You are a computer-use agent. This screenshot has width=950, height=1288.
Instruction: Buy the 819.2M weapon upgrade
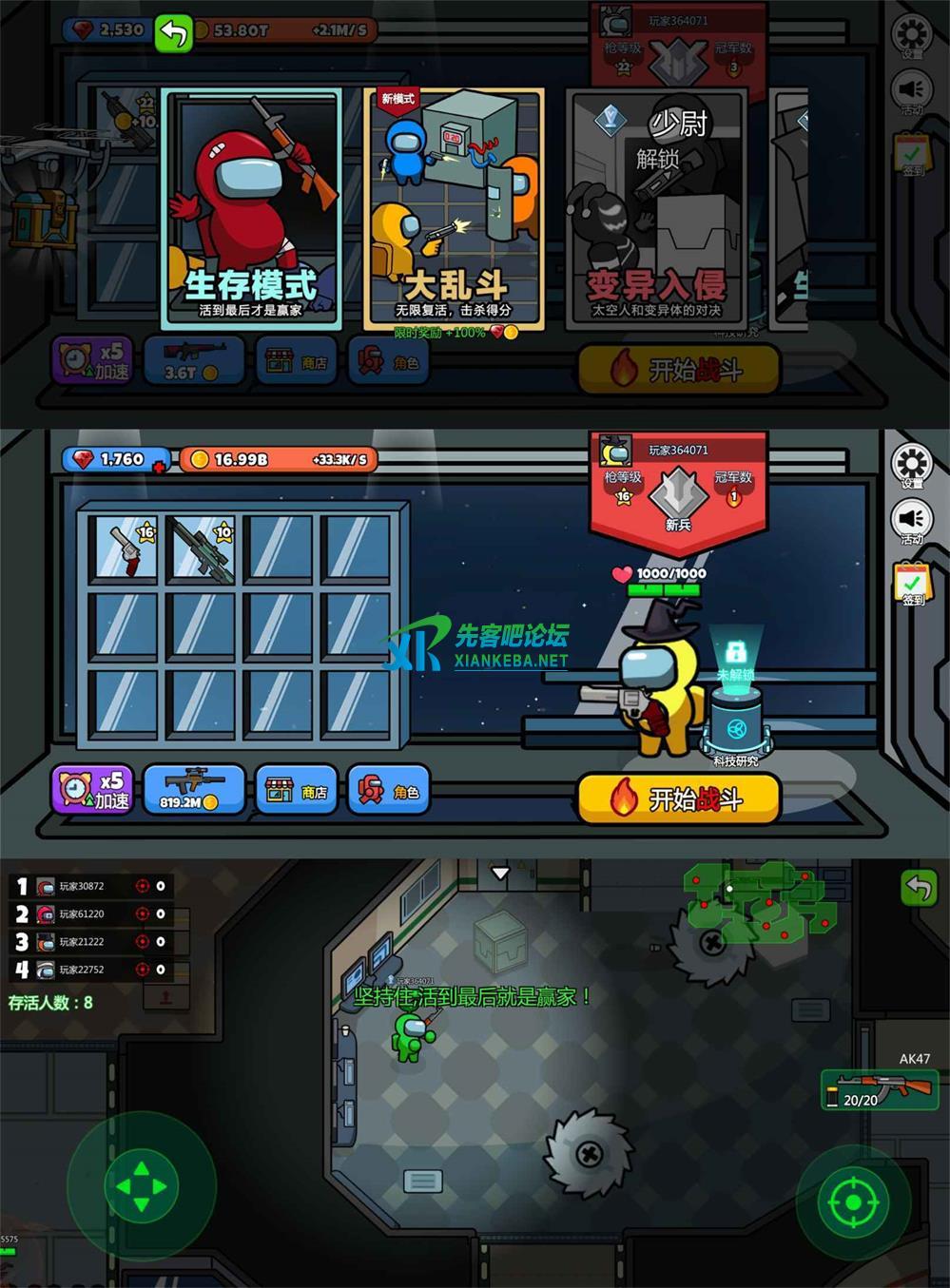coord(193,790)
